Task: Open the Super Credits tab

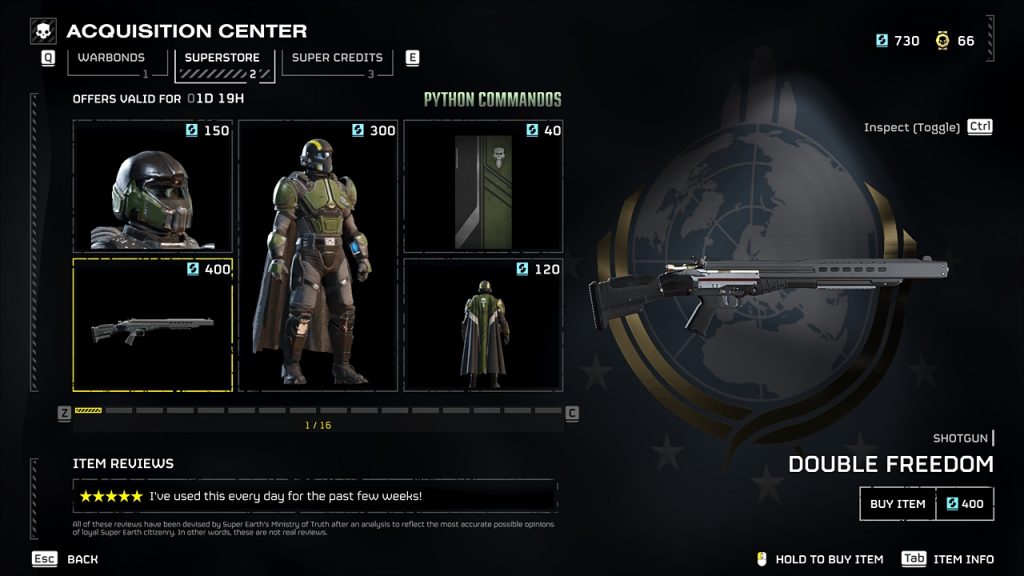Action: click(337, 60)
